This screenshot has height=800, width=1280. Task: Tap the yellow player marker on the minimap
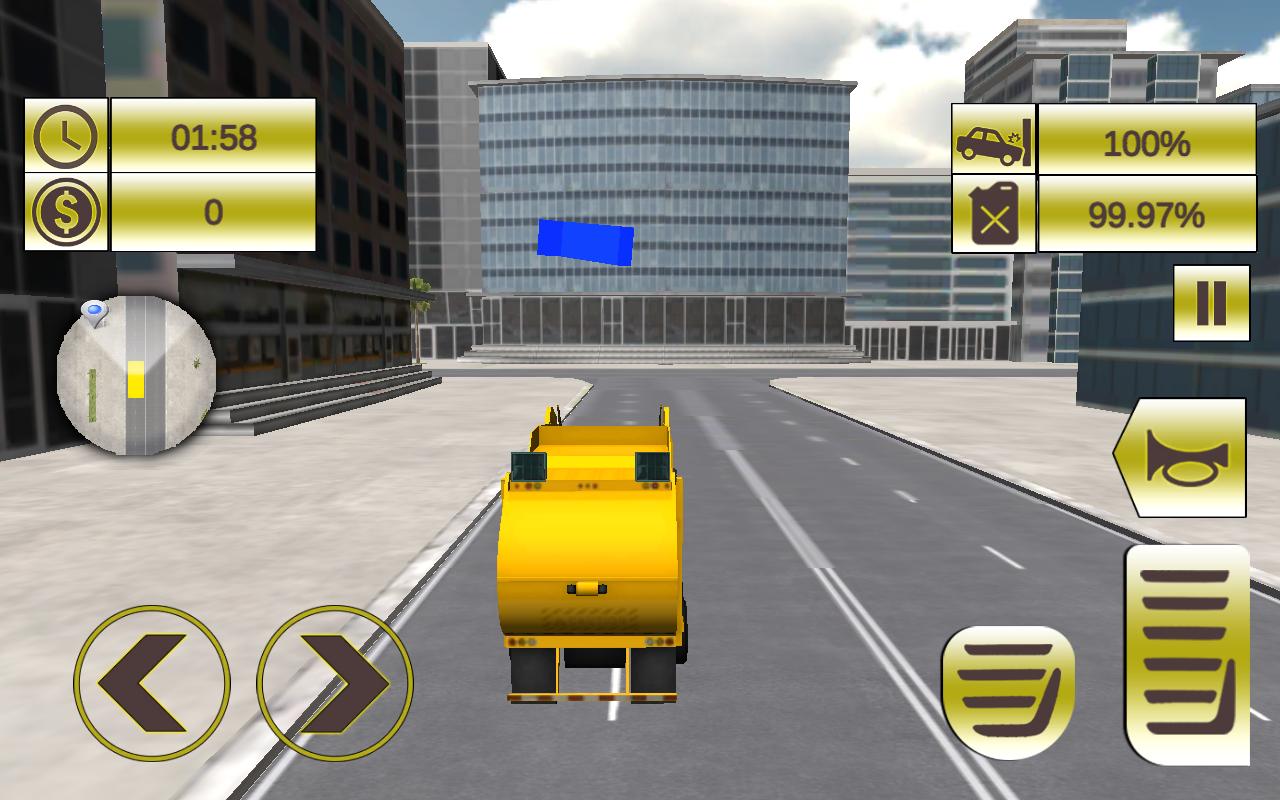pyautogui.click(x=136, y=380)
